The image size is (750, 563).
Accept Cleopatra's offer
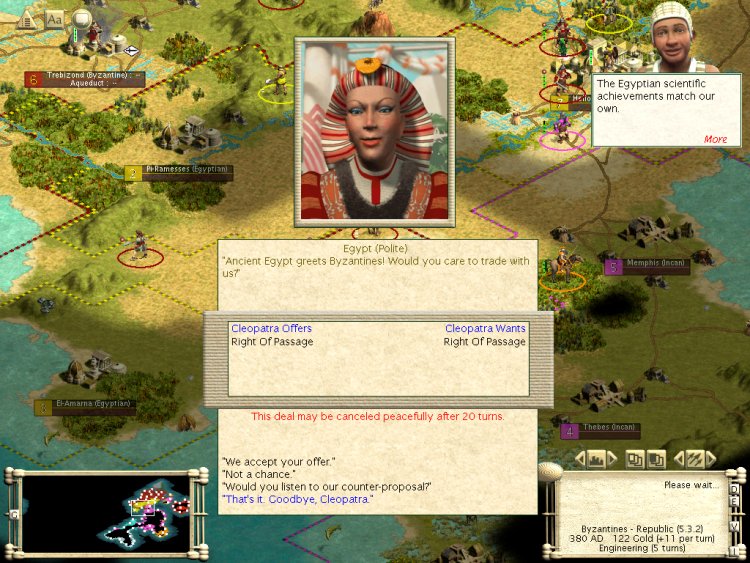point(278,461)
